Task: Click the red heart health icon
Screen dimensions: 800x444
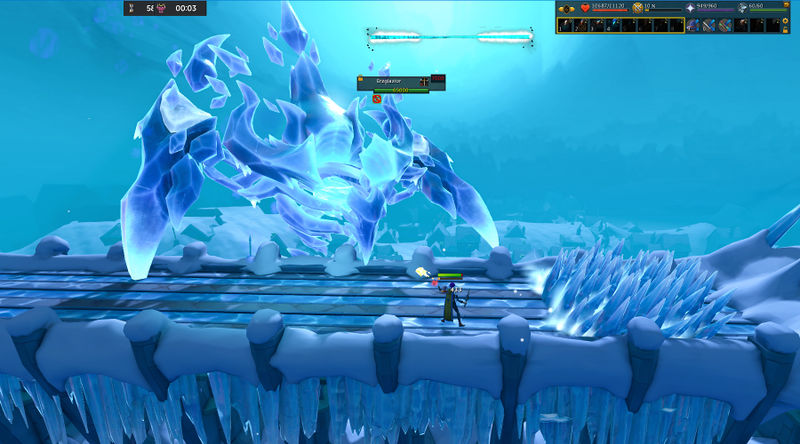Action: click(x=586, y=8)
